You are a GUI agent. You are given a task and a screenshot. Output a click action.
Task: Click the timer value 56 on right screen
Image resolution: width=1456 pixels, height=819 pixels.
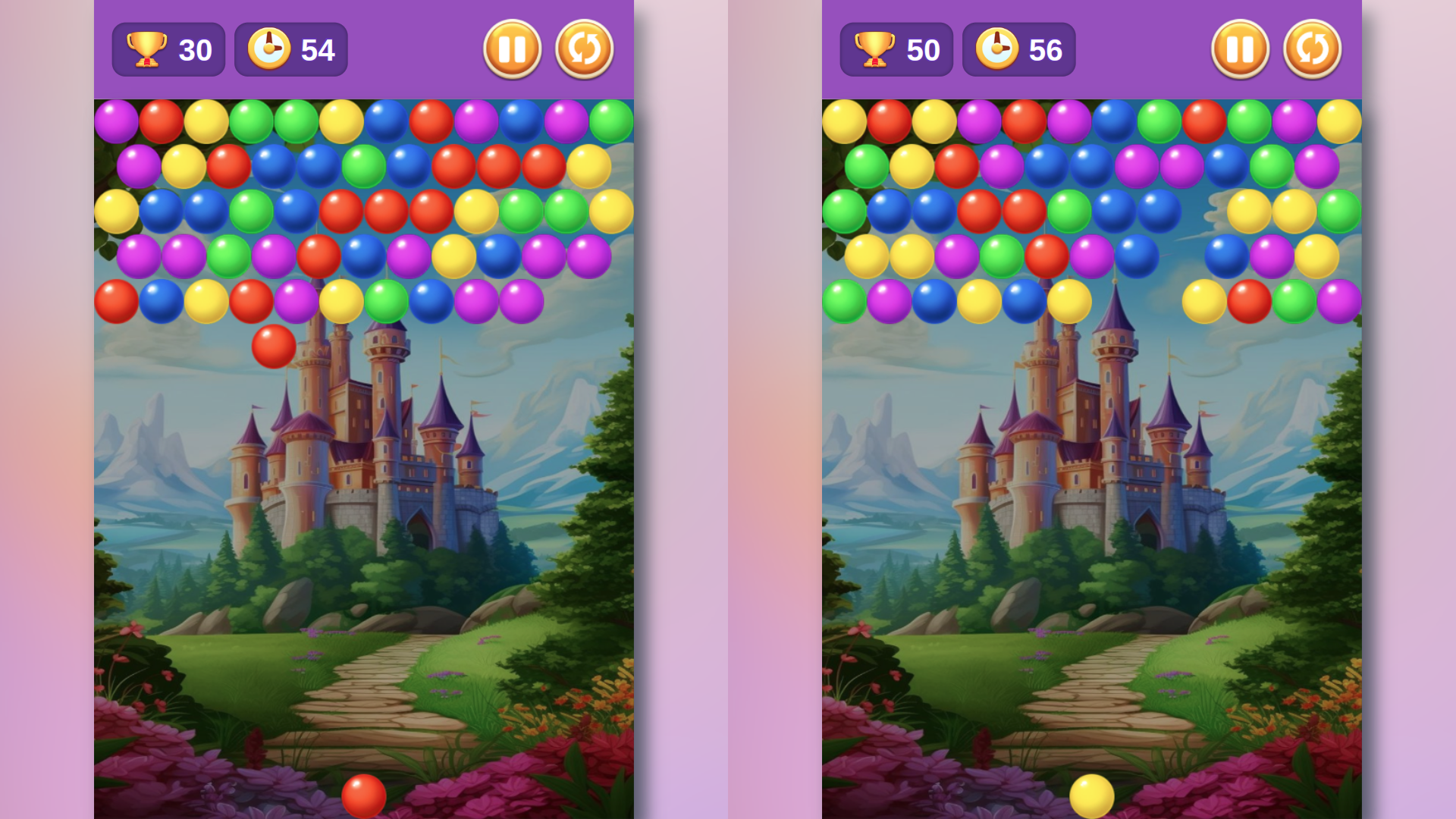(x=1046, y=50)
